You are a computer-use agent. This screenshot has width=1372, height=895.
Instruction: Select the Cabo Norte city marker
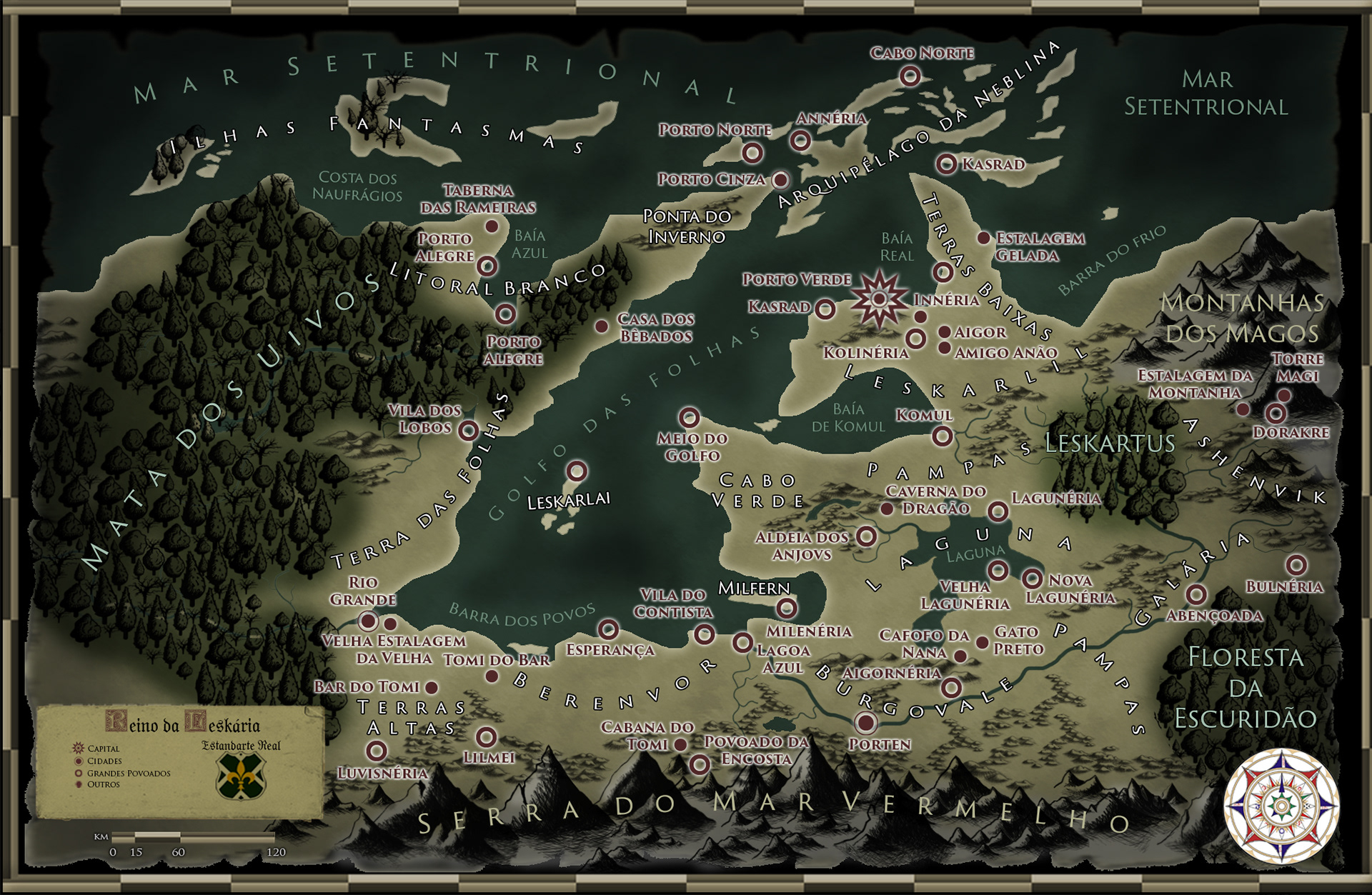[910, 76]
